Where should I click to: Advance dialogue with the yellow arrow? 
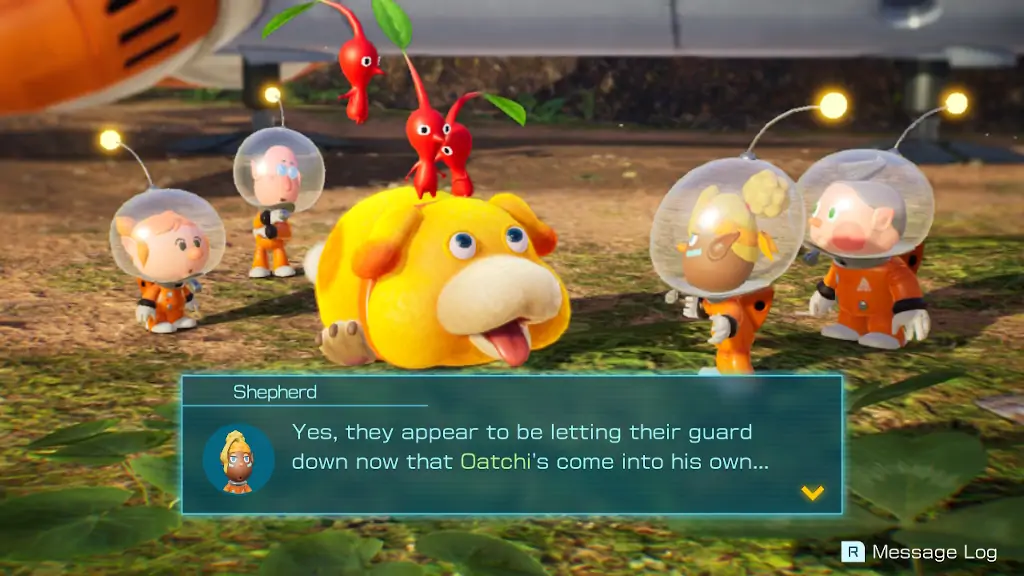coord(813,492)
